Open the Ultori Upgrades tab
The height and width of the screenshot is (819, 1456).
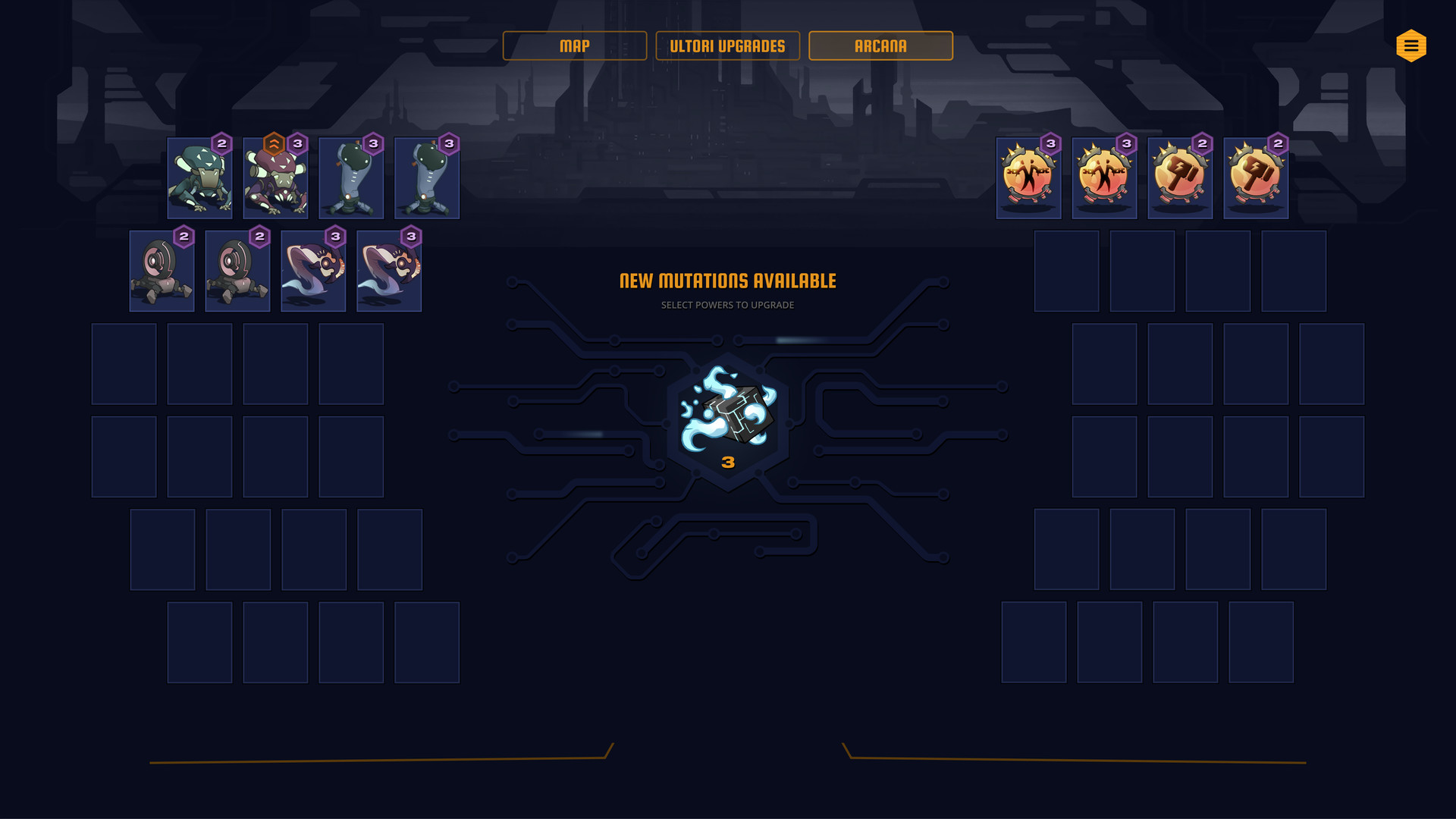[x=727, y=45]
